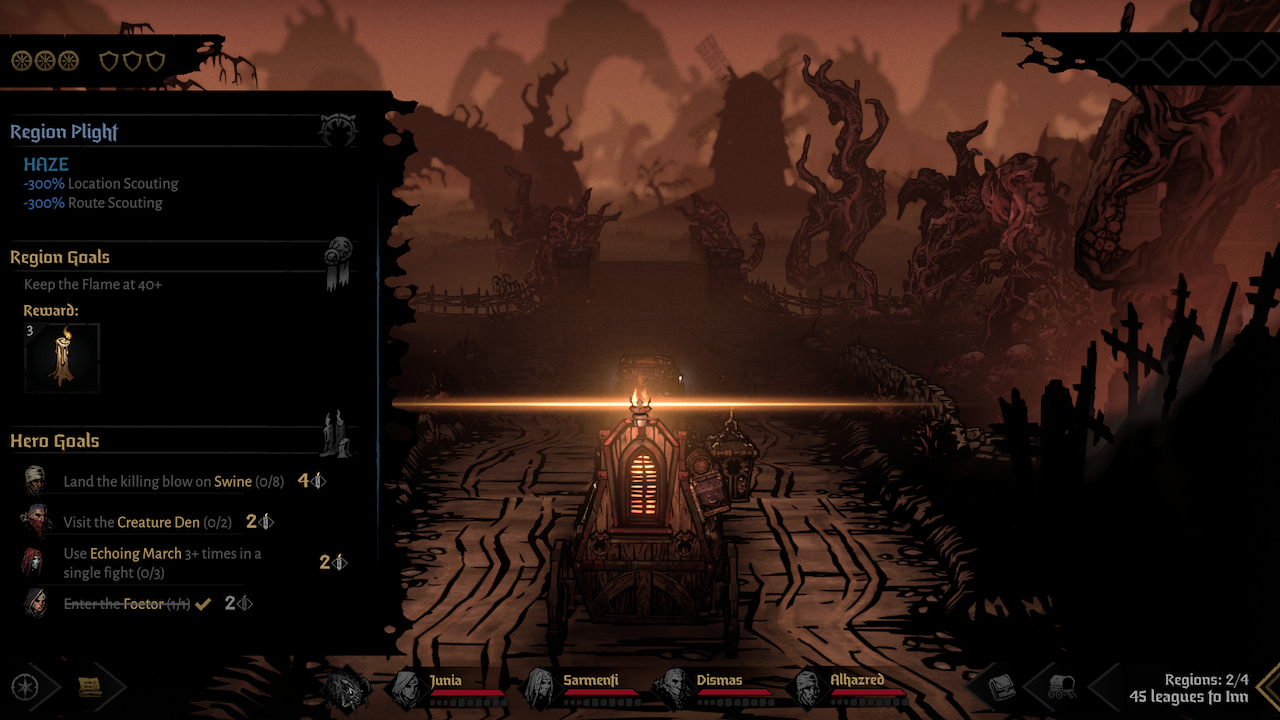The image size is (1280, 720).
Task: Select the Echoing March hero goal
Action: pos(162,563)
